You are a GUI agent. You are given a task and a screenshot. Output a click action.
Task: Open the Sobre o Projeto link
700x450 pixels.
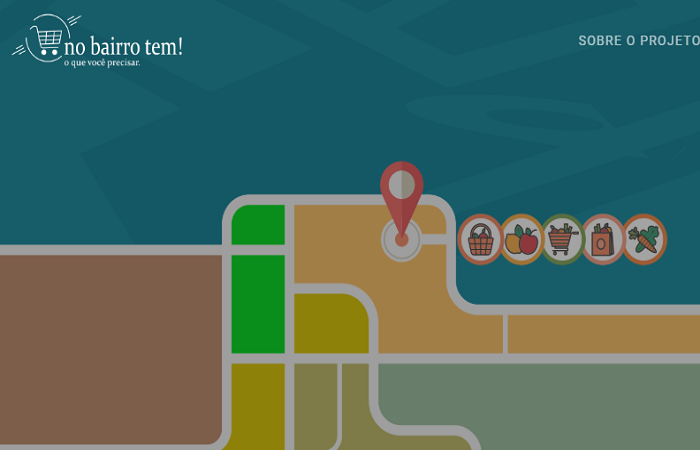(638, 41)
